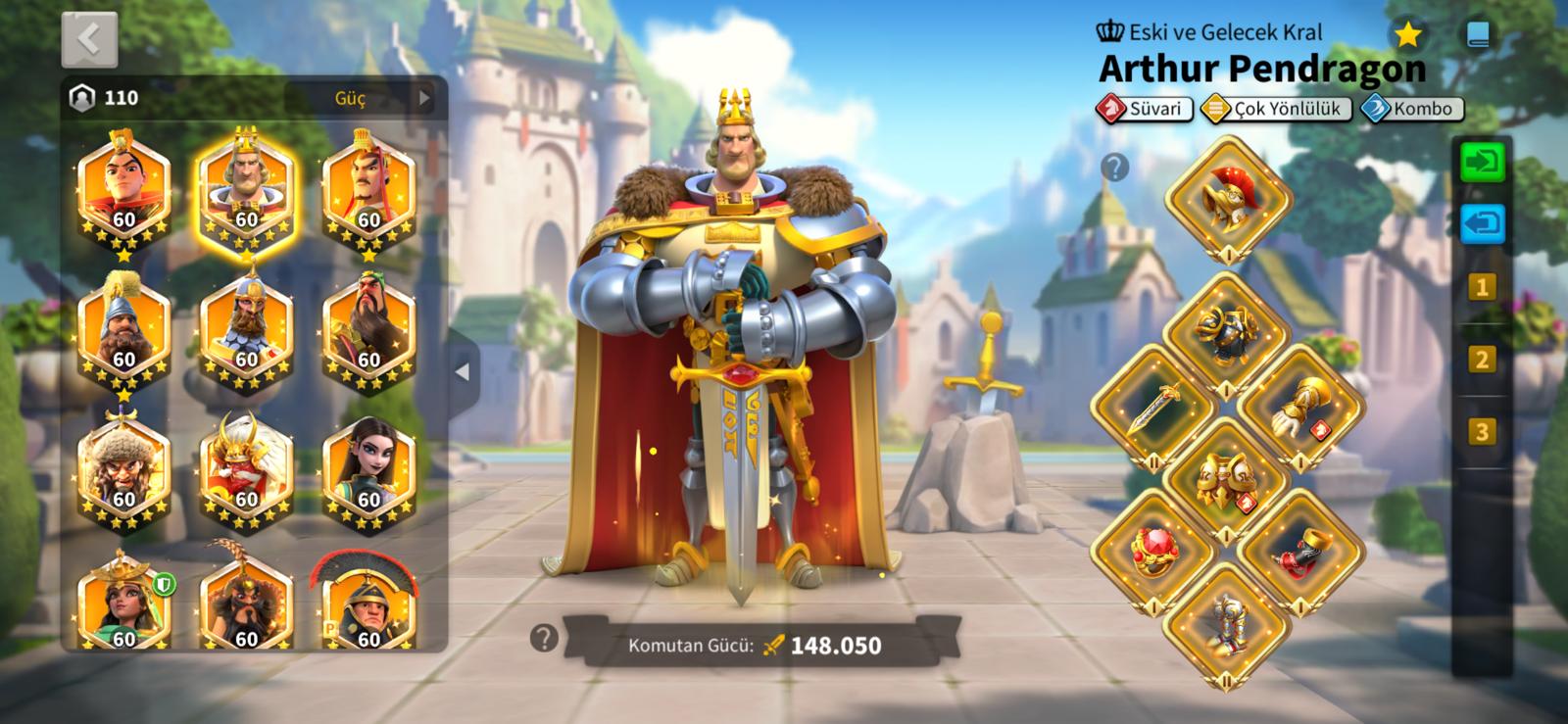Switch to equipment preset 3
The width and height of the screenshot is (1568, 724).
click(x=1482, y=431)
